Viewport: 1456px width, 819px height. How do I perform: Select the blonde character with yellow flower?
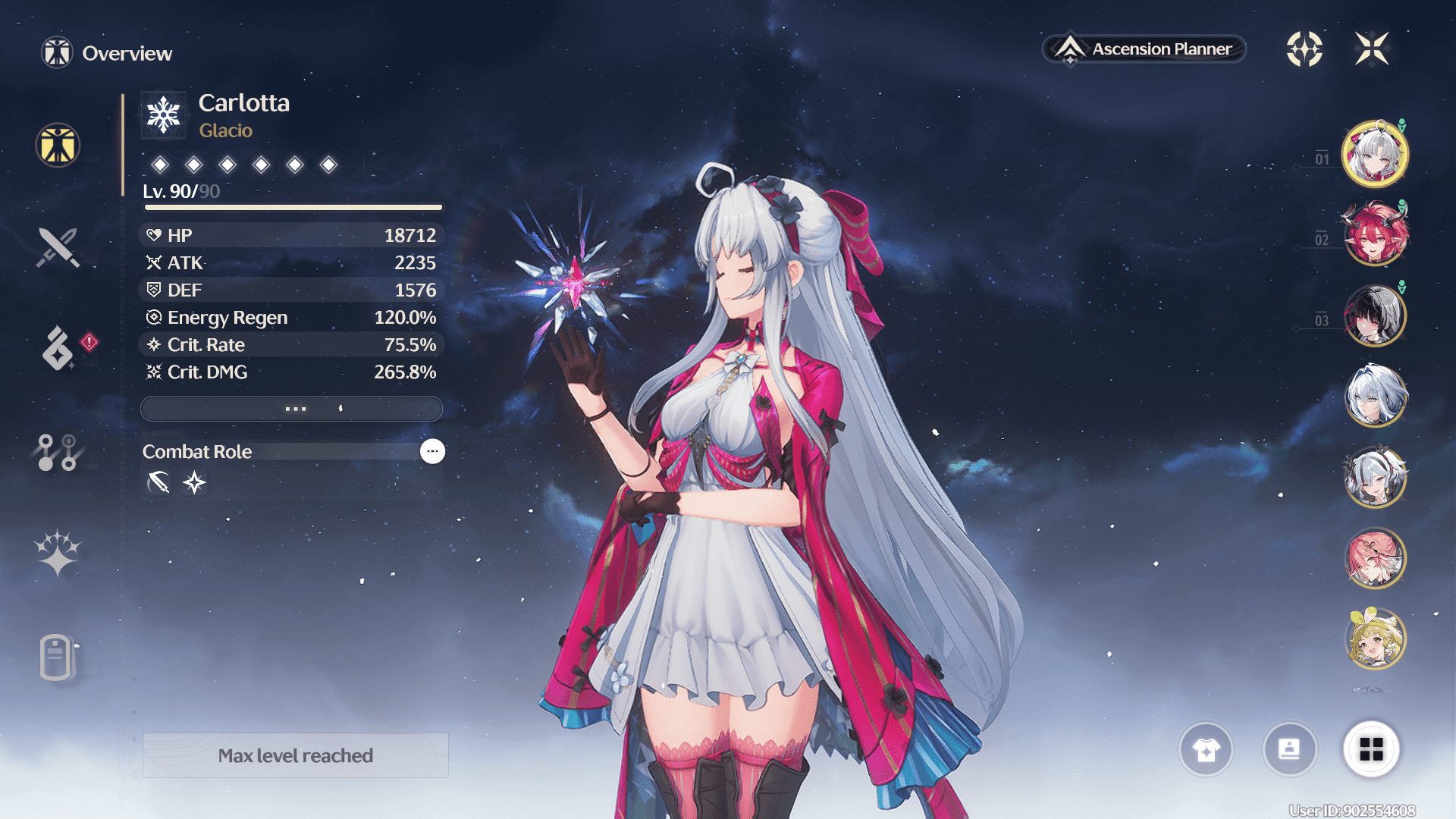coord(1375,639)
